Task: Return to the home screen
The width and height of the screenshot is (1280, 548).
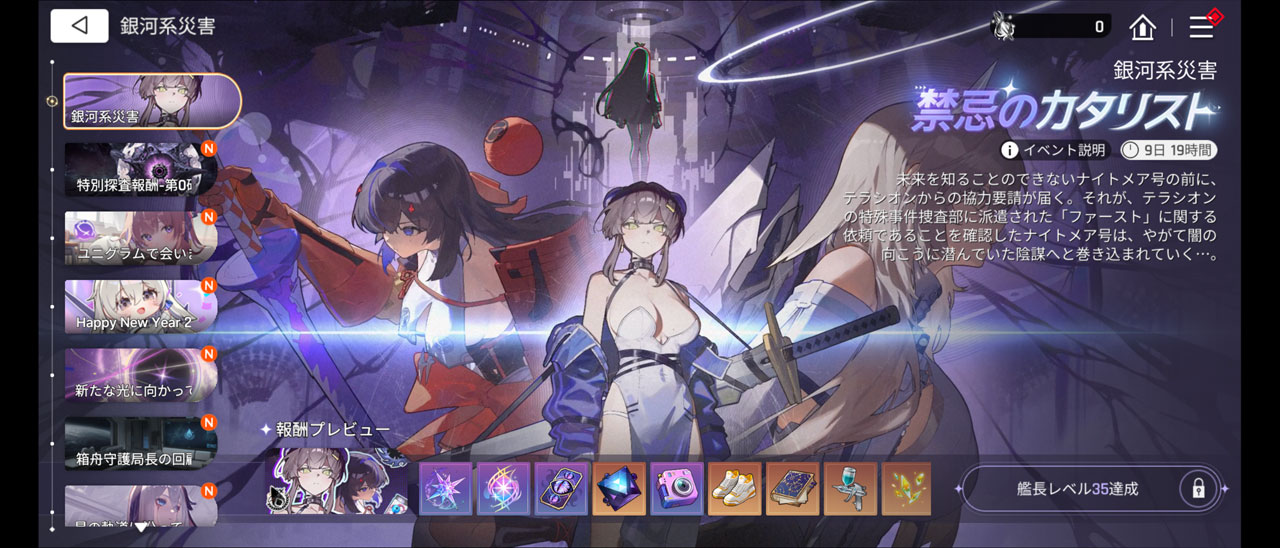Action: pyautogui.click(x=1143, y=27)
